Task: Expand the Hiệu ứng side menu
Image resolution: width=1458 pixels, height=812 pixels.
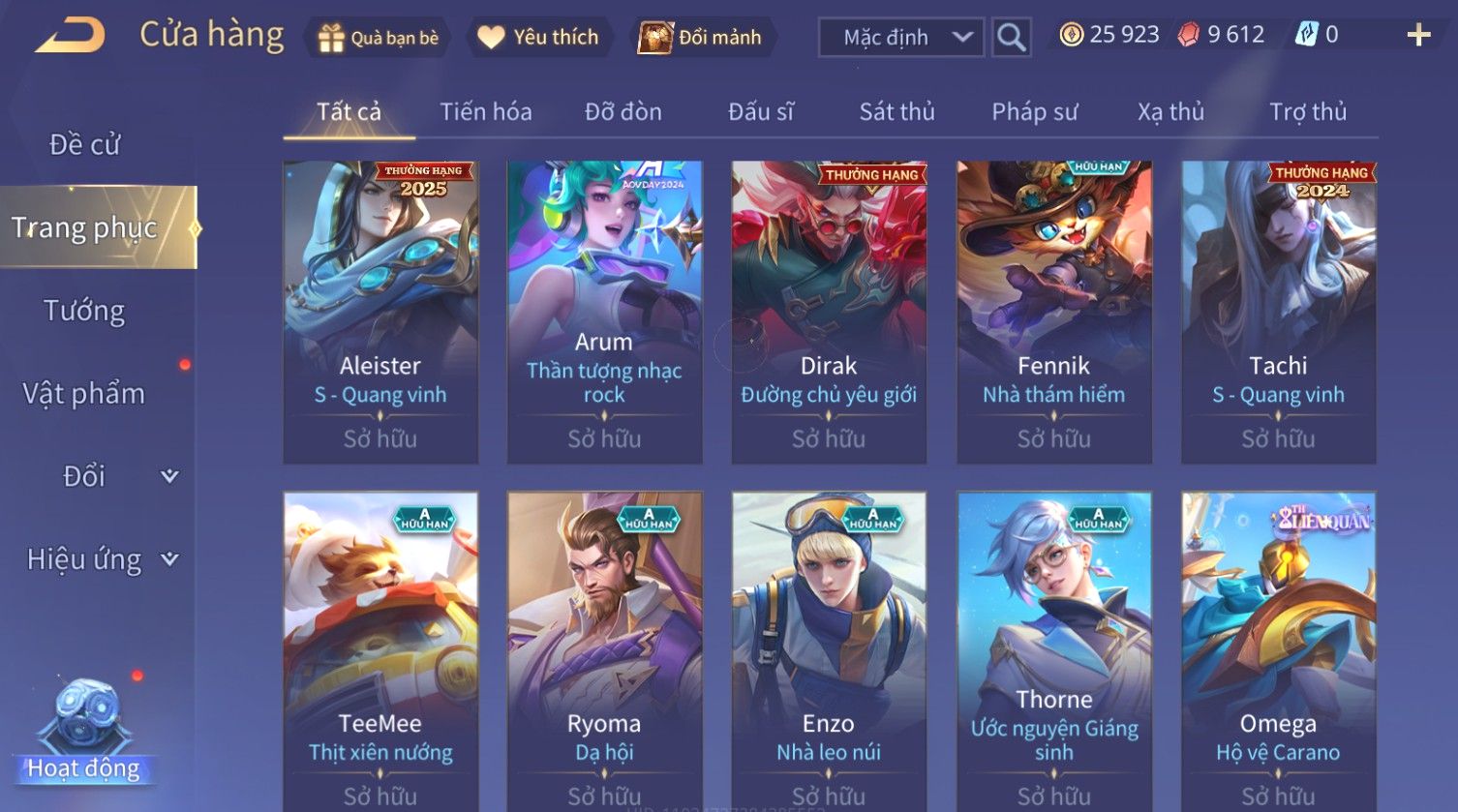Action: point(102,559)
